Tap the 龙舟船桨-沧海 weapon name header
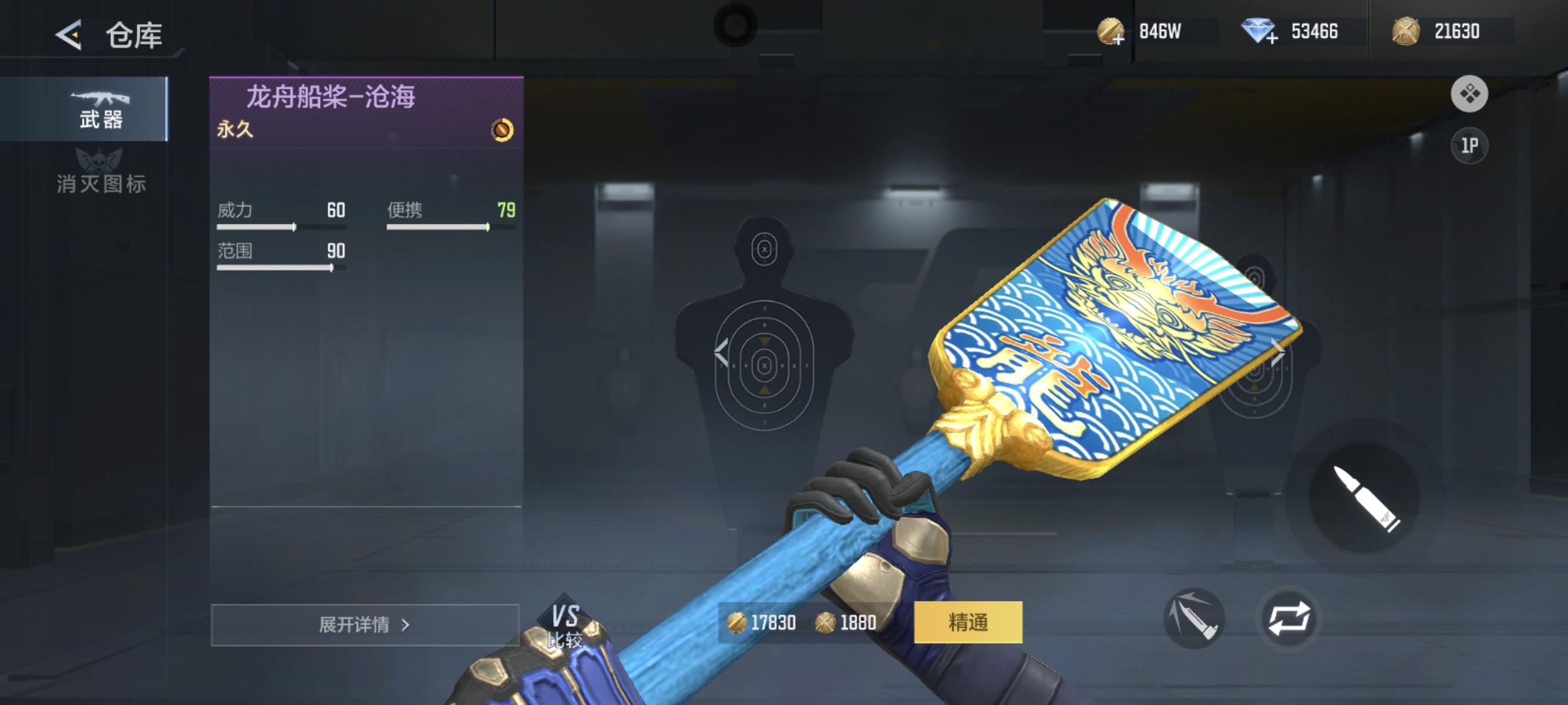 (332, 96)
